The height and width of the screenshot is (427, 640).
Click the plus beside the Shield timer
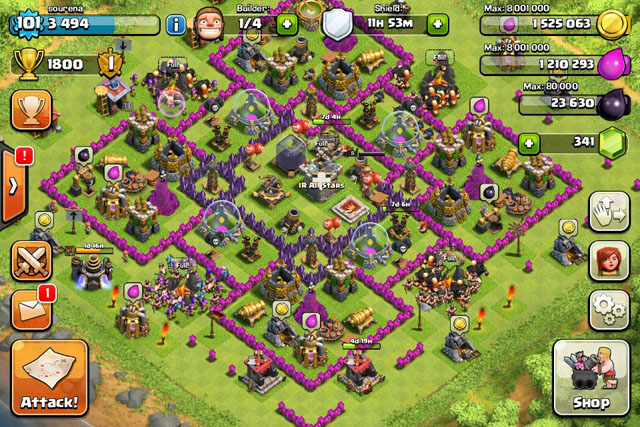click(439, 23)
